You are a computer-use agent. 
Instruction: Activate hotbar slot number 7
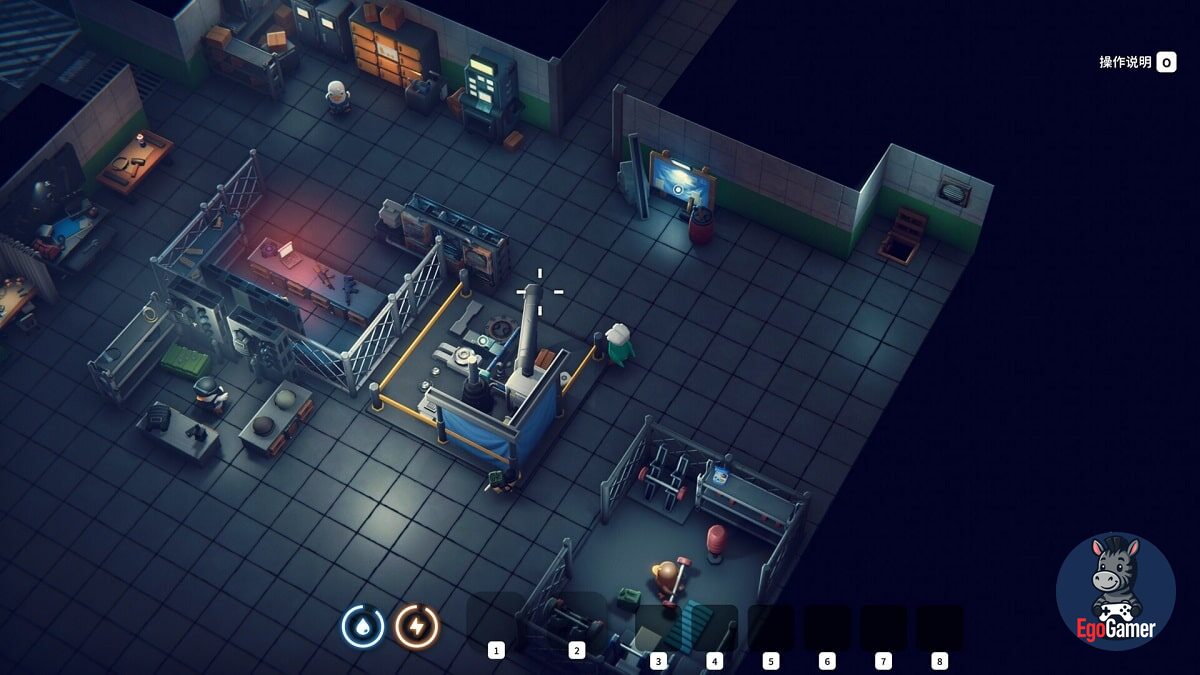point(883,628)
